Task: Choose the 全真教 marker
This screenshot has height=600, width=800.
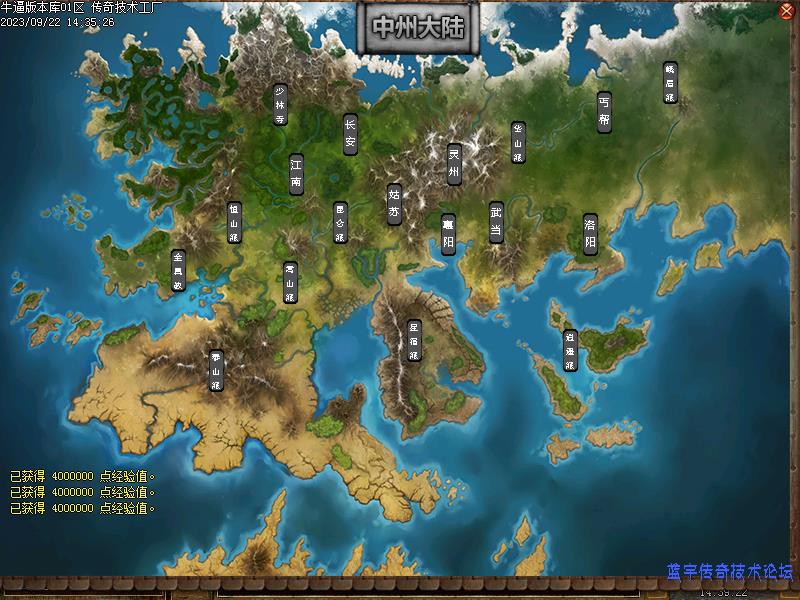Action: [x=178, y=270]
